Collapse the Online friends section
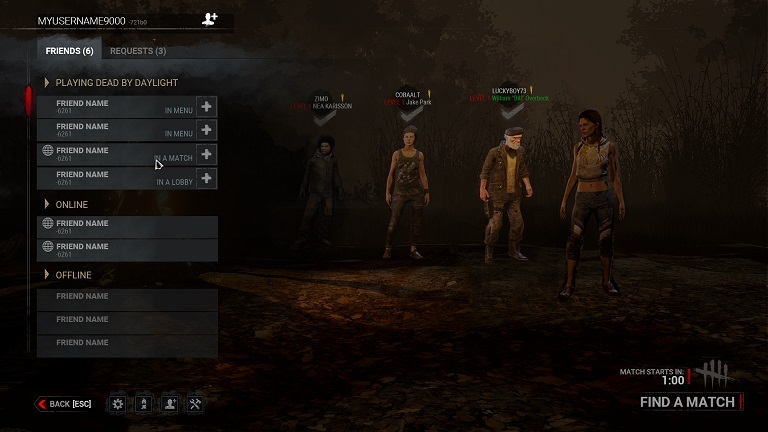 (x=47, y=205)
